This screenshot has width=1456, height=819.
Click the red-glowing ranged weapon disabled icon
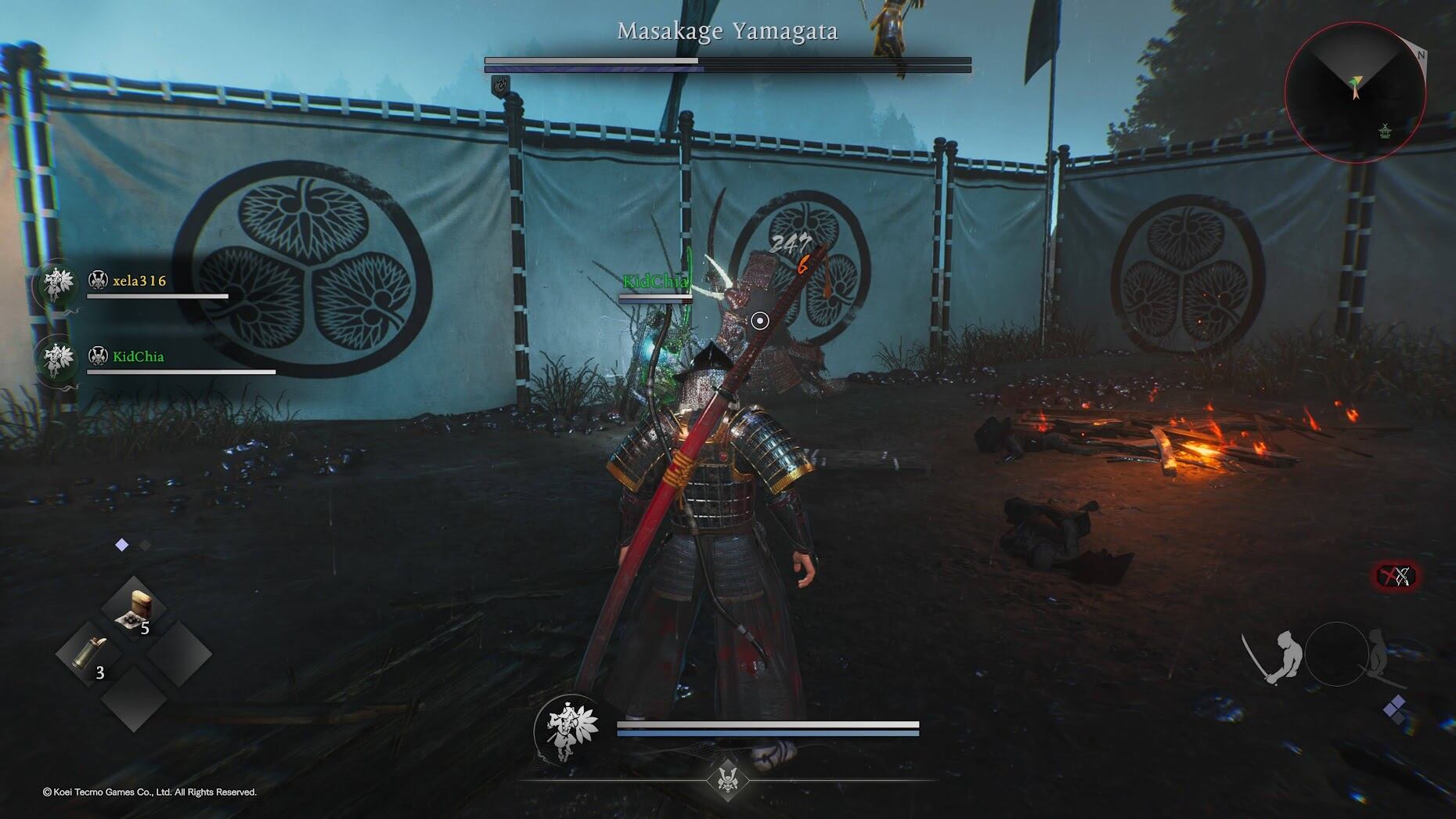(1396, 577)
